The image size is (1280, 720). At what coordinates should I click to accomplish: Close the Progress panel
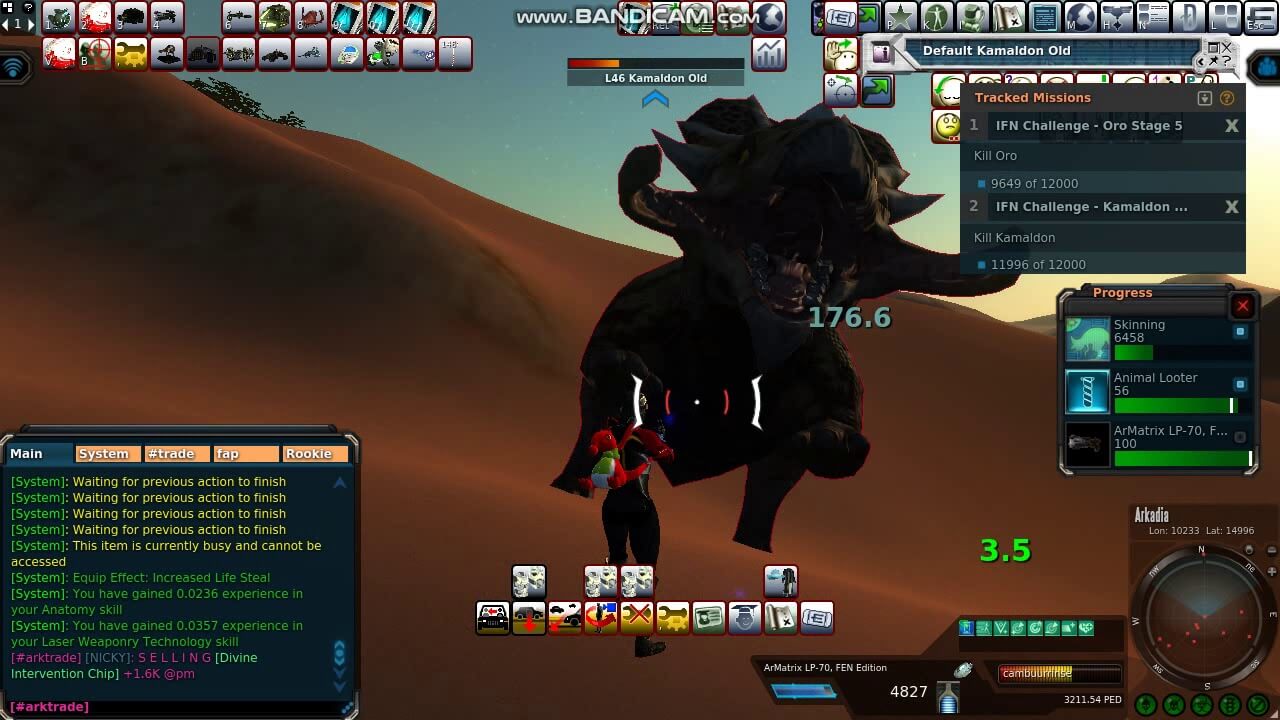[x=1243, y=306]
